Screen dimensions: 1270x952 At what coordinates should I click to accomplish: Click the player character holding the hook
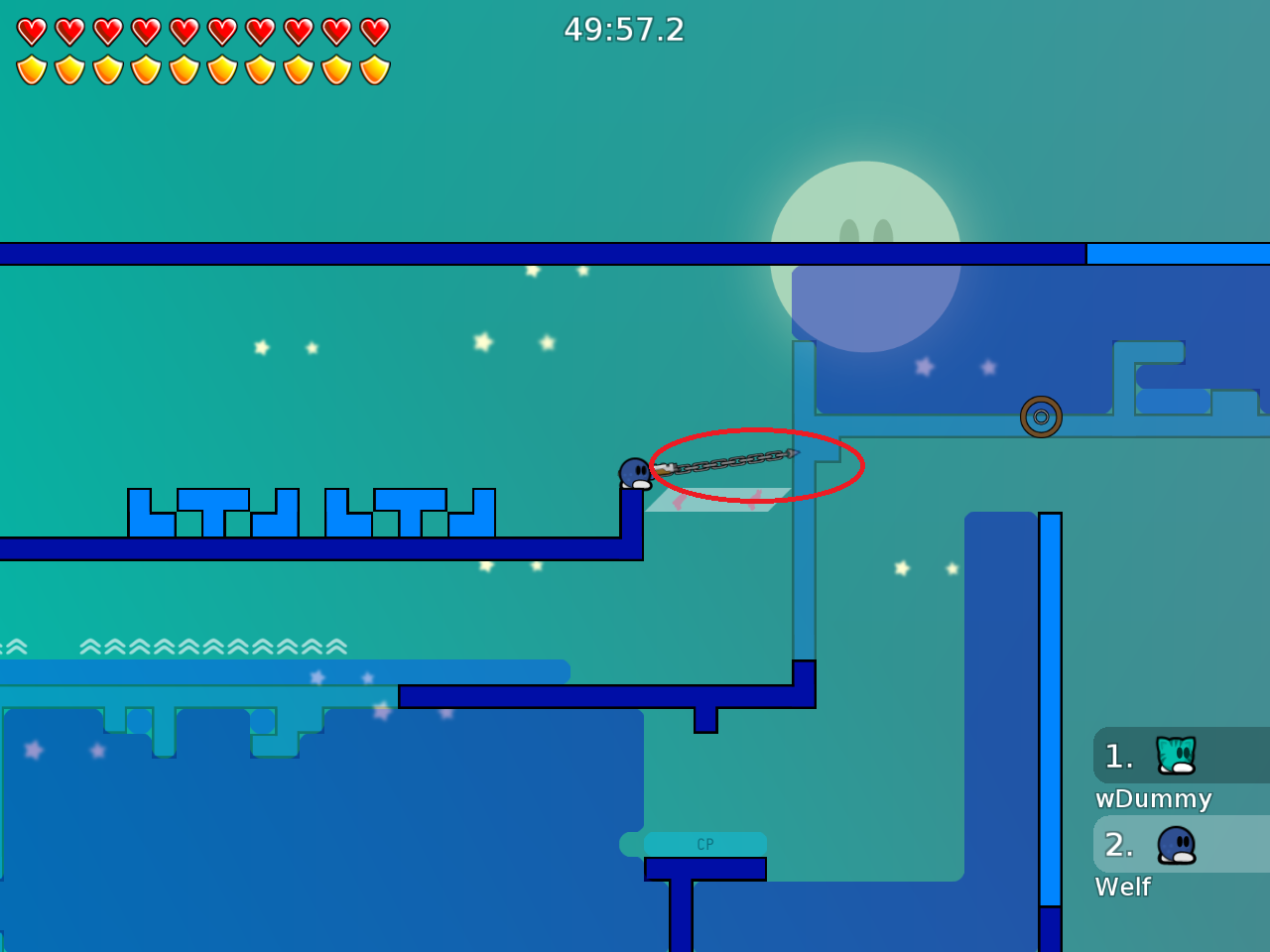point(636,474)
